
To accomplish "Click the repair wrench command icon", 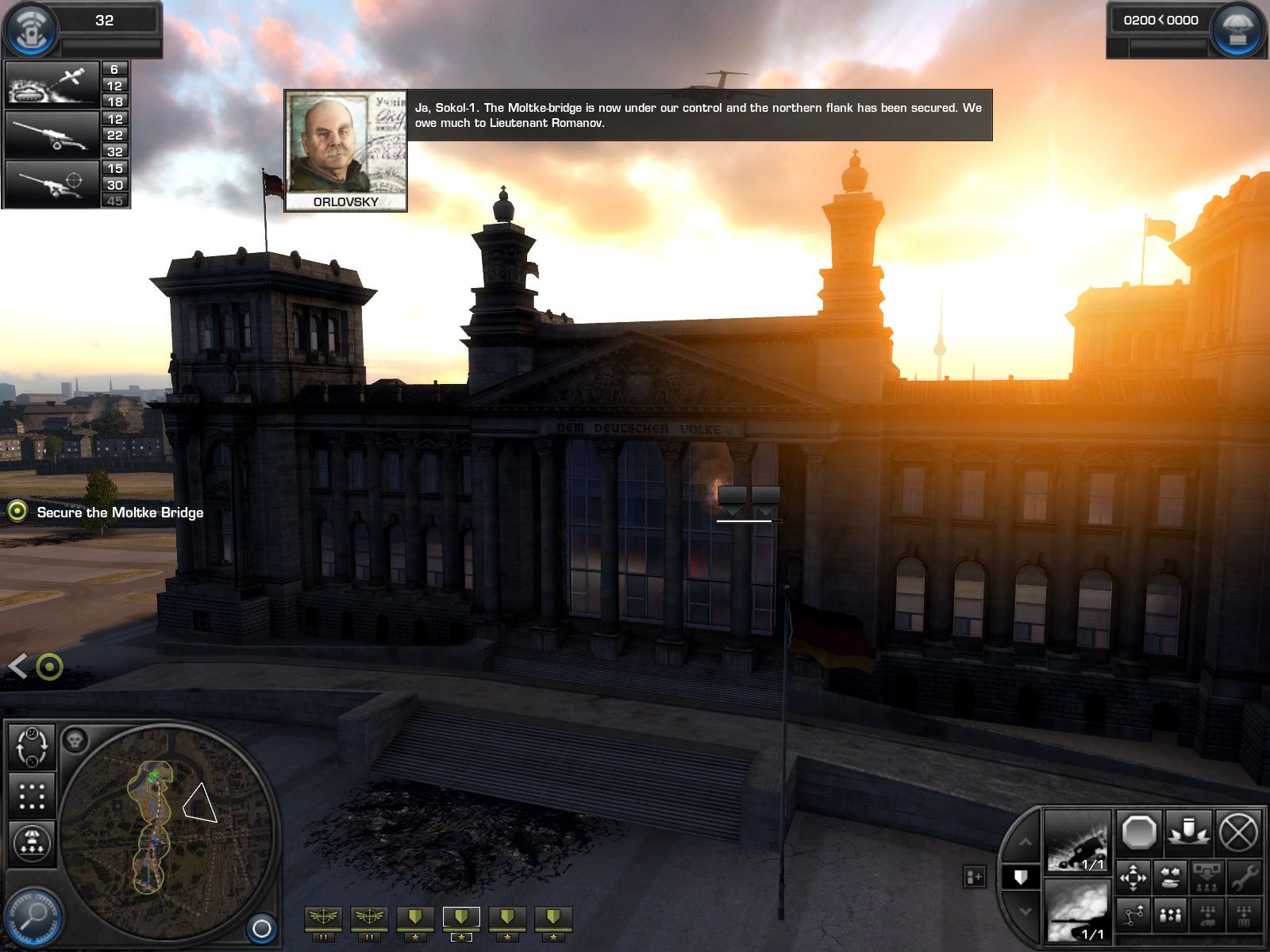I will [x=1246, y=879].
